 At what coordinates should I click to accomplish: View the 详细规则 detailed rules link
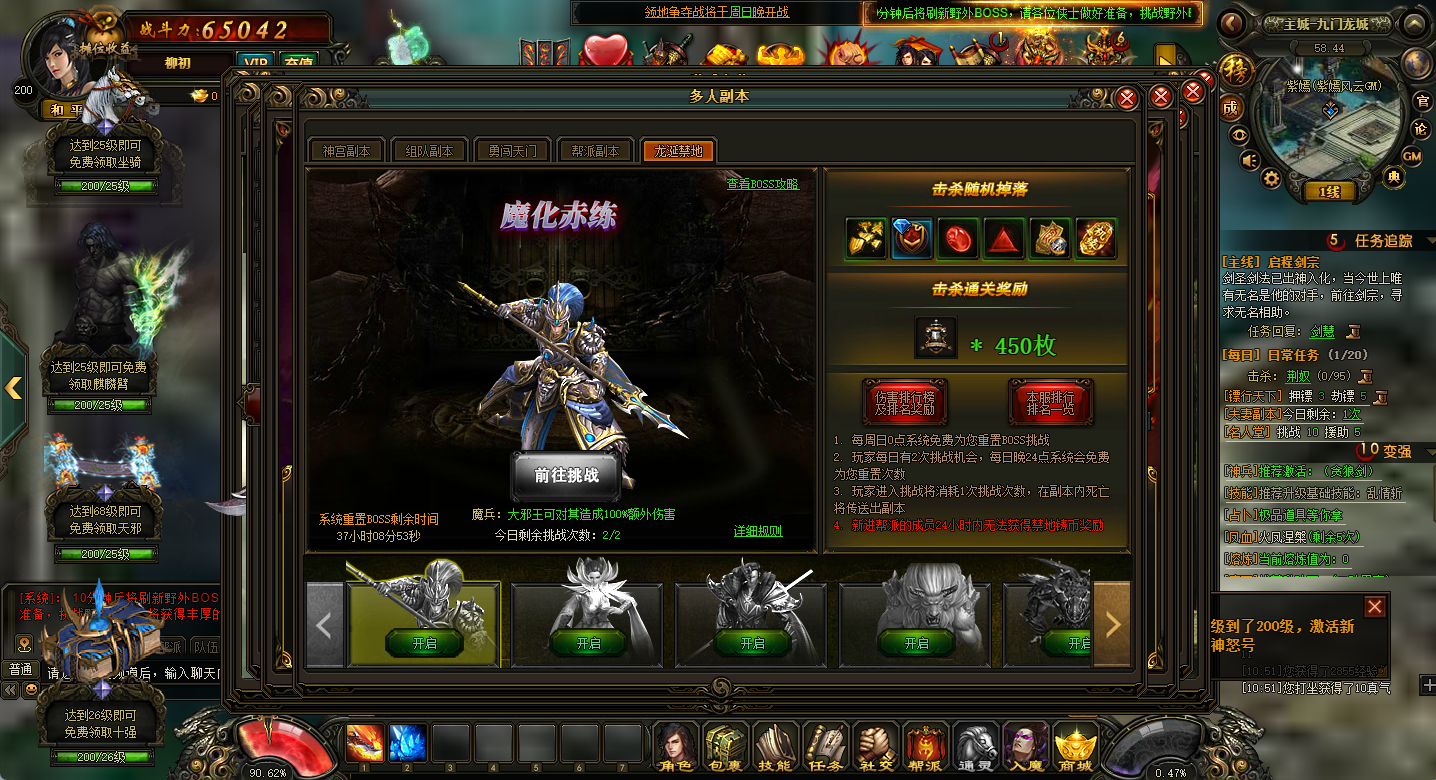click(758, 531)
